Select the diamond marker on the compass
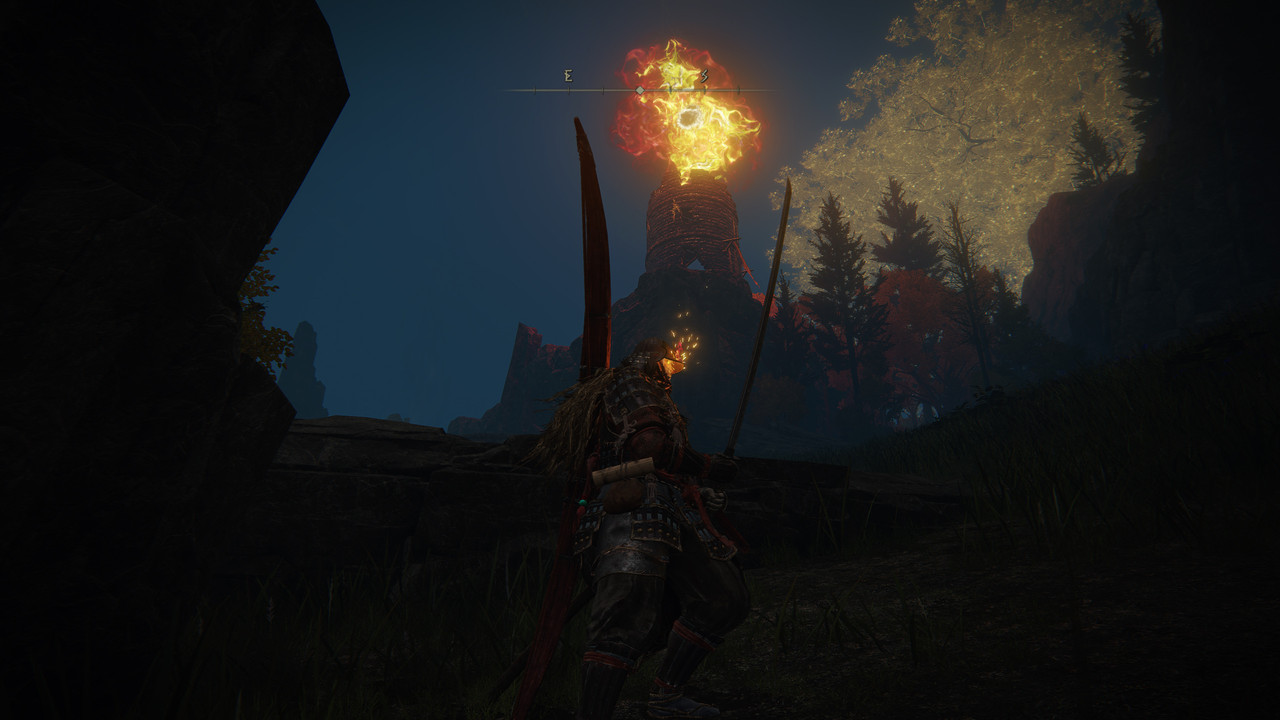The height and width of the screenshot is (720, 1280). (640, 90)
